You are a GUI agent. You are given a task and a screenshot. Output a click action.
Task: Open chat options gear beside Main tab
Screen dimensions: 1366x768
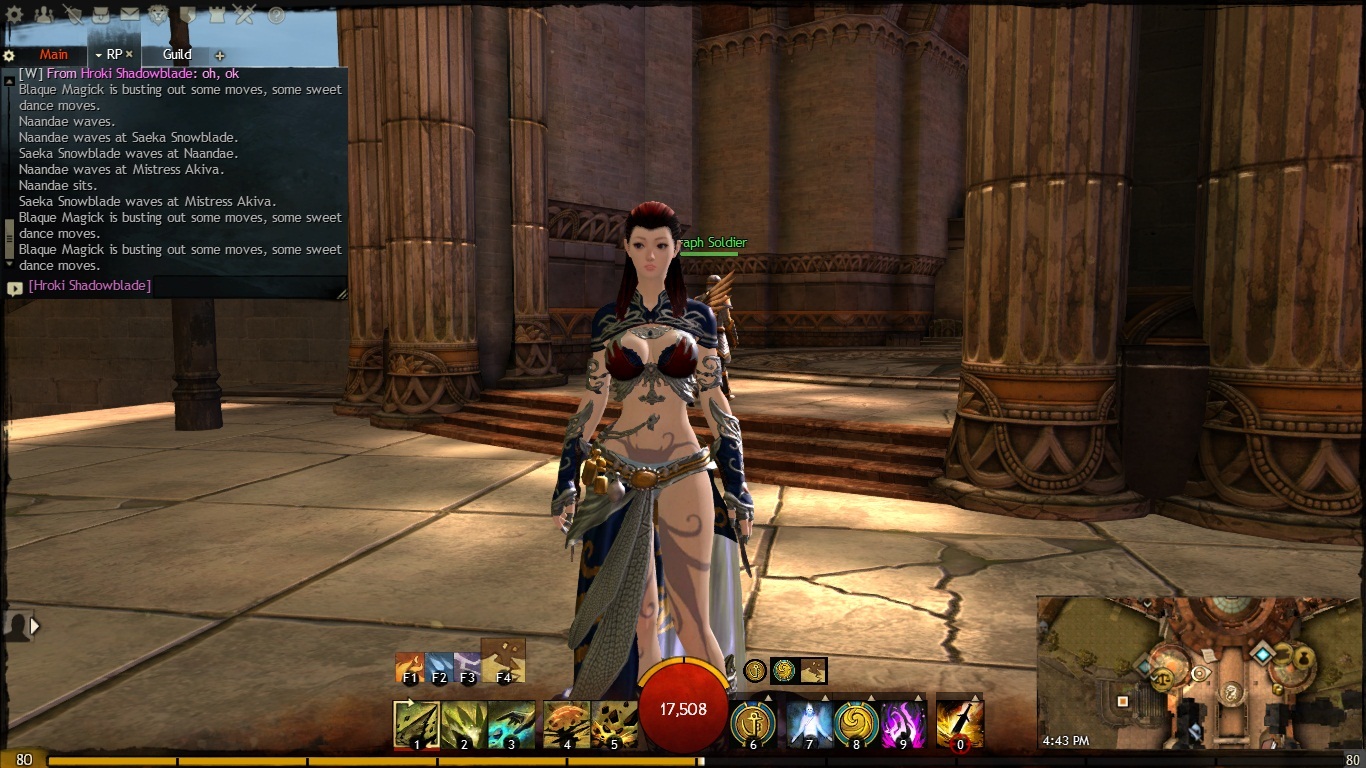[x=9, y=56]
